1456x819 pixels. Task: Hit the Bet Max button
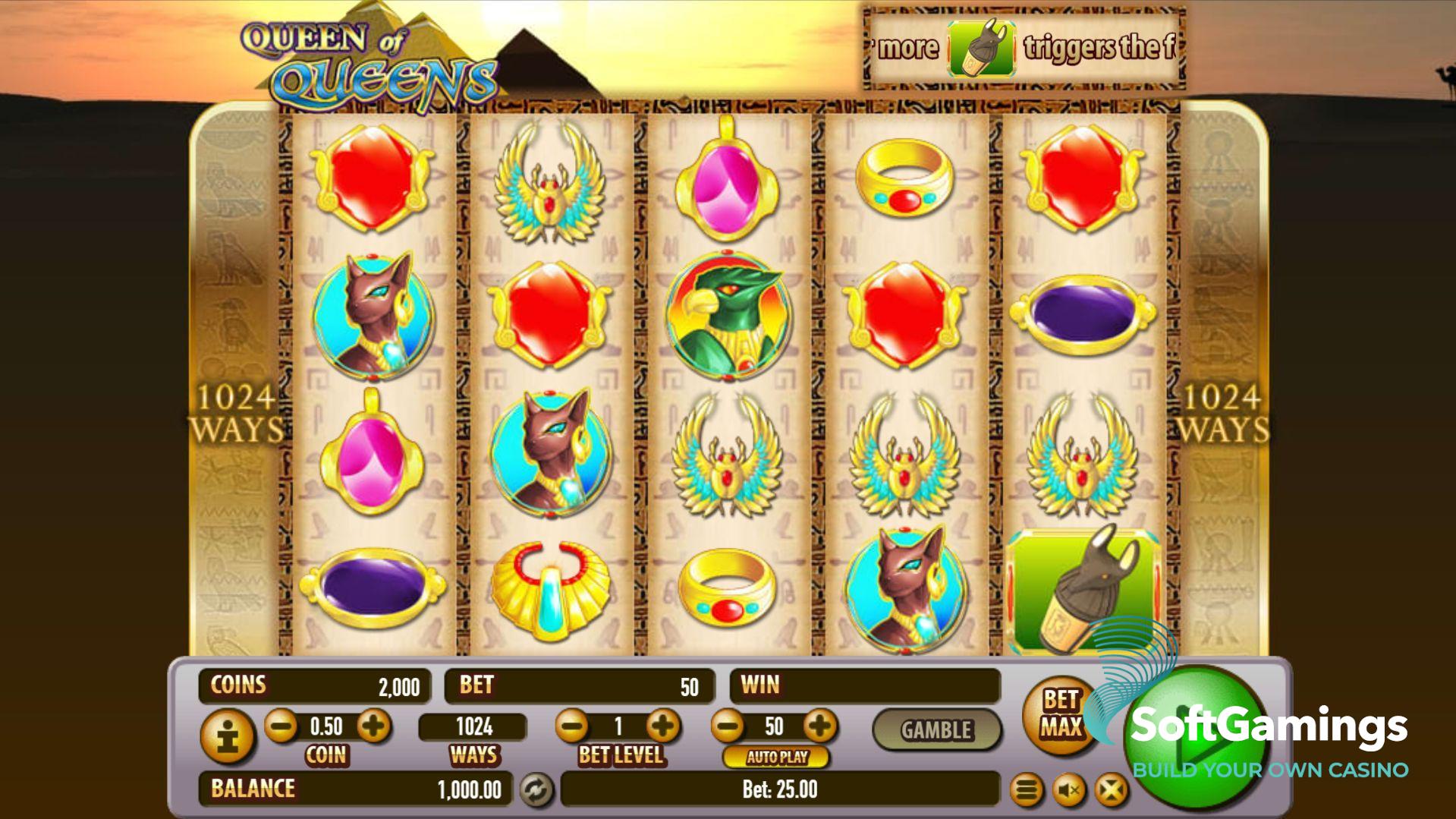1060,713
